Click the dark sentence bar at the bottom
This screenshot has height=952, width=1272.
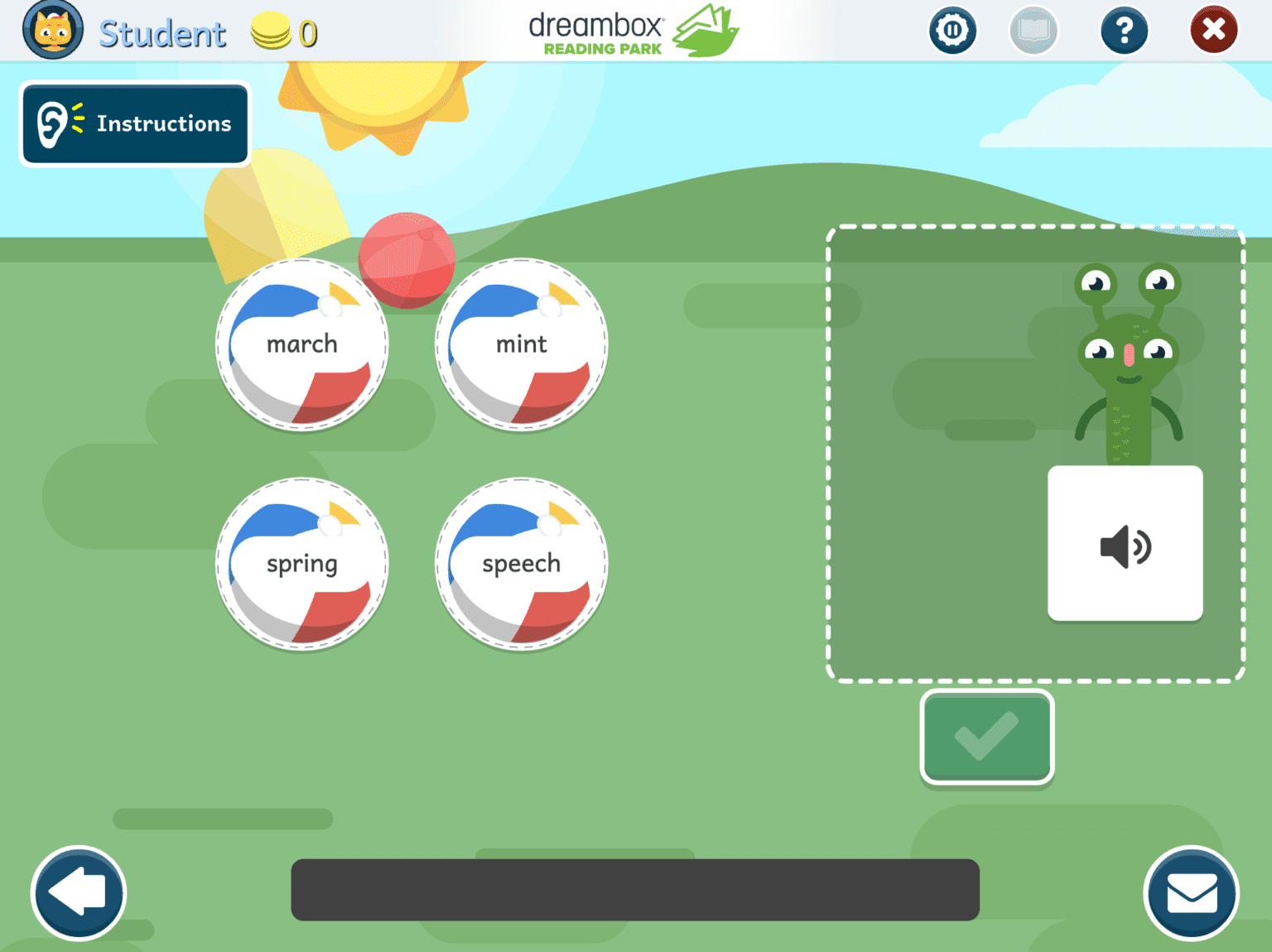coord(634,890)
